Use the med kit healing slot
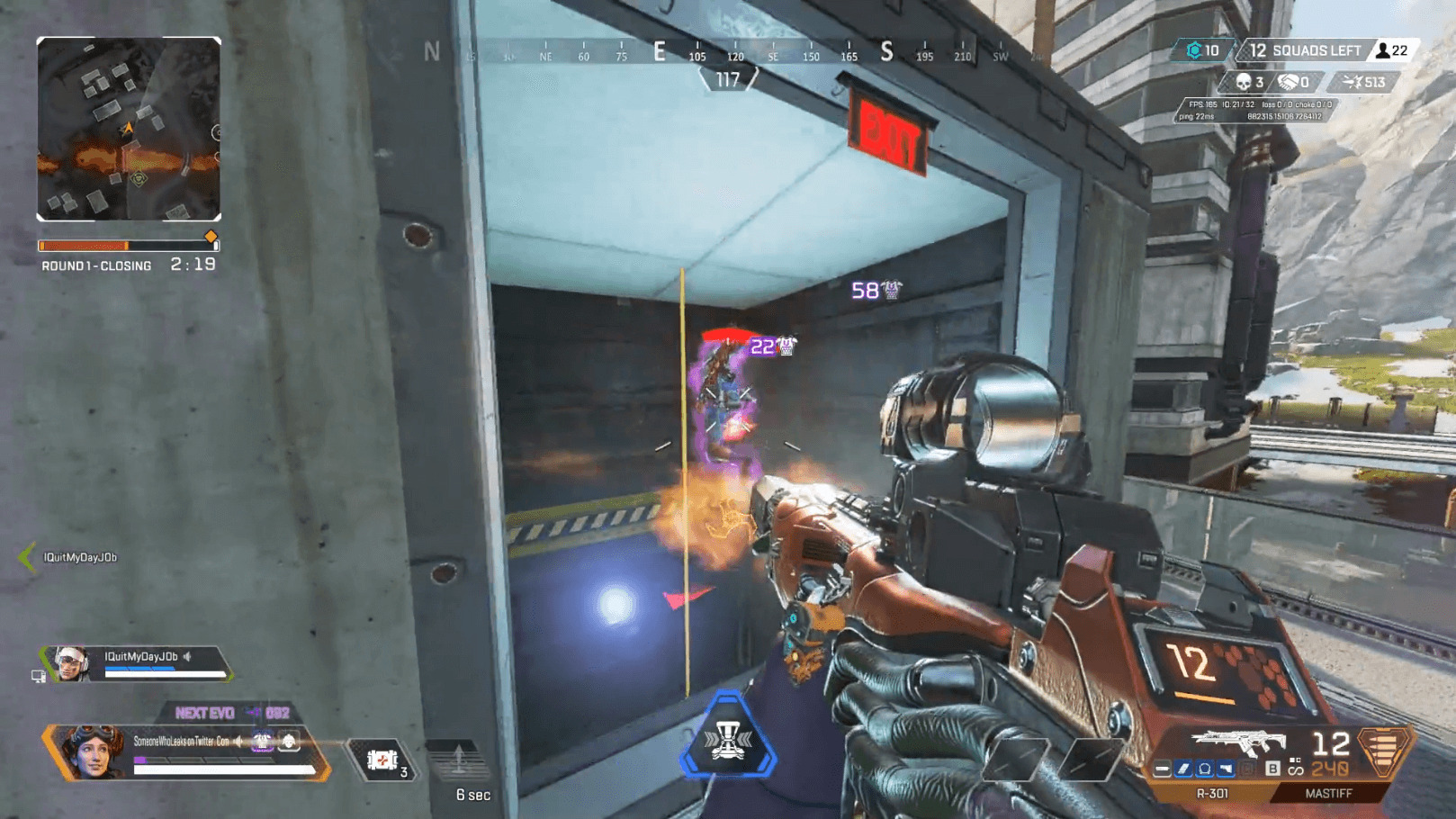 coord(382,760)
